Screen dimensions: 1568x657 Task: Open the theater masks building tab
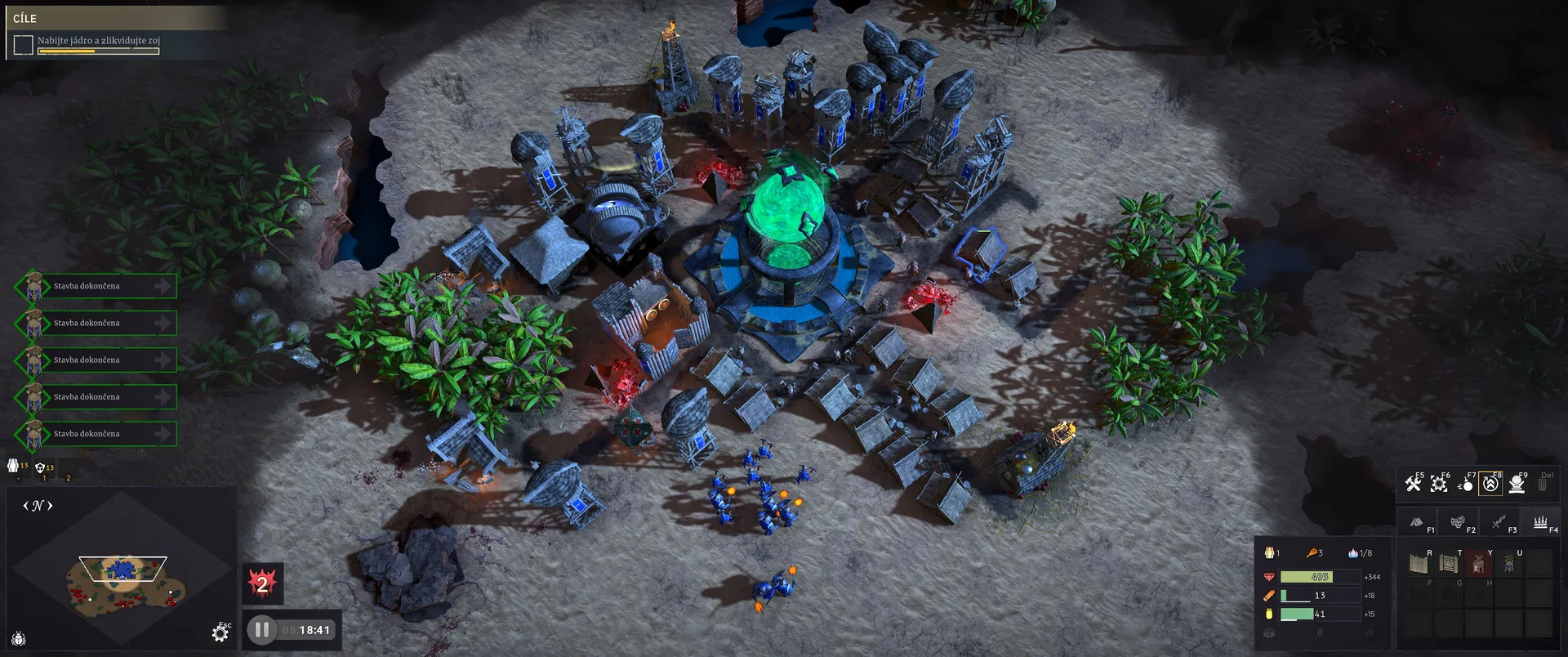(x=1458, y=522)
